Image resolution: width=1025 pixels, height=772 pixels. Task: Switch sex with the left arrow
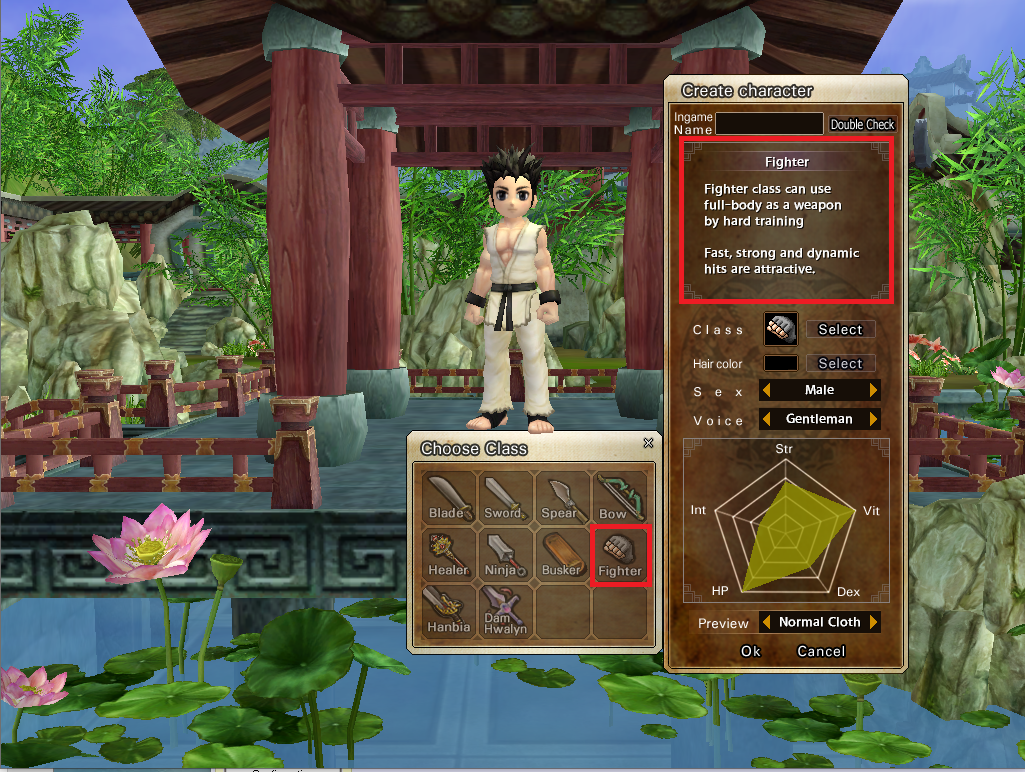767,390
